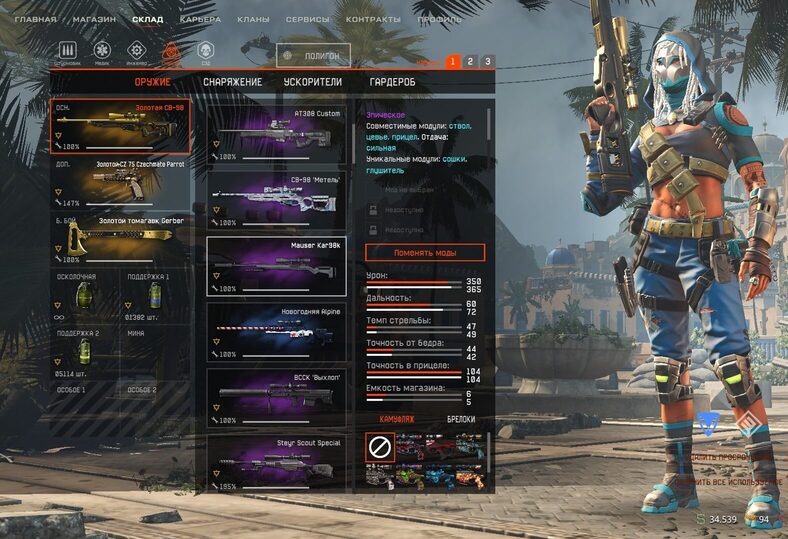The width and height of the screenshot is (788, 539).
Task: Switch to the Ускорители tab
Action: [x=312, y=82]
